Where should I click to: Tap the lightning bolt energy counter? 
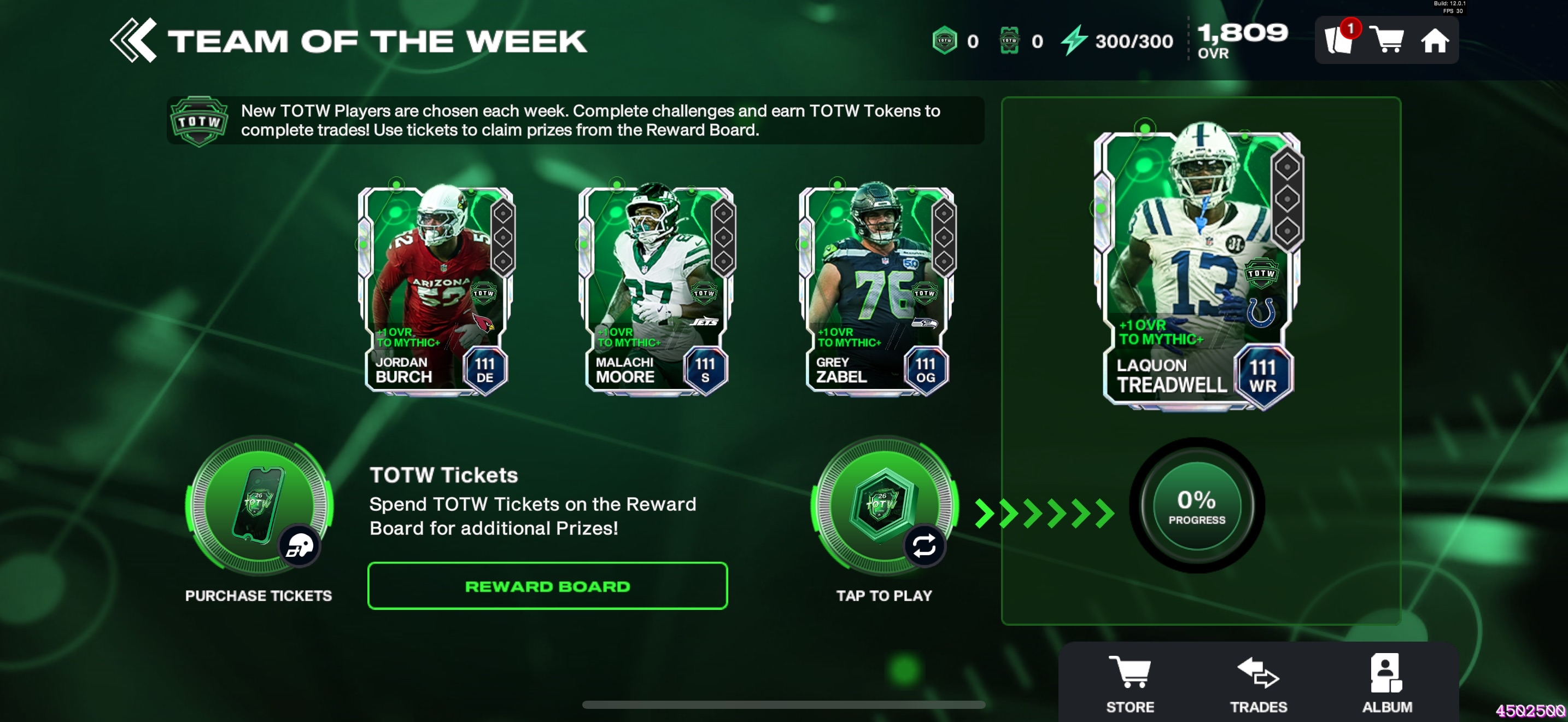point(1118,41)
